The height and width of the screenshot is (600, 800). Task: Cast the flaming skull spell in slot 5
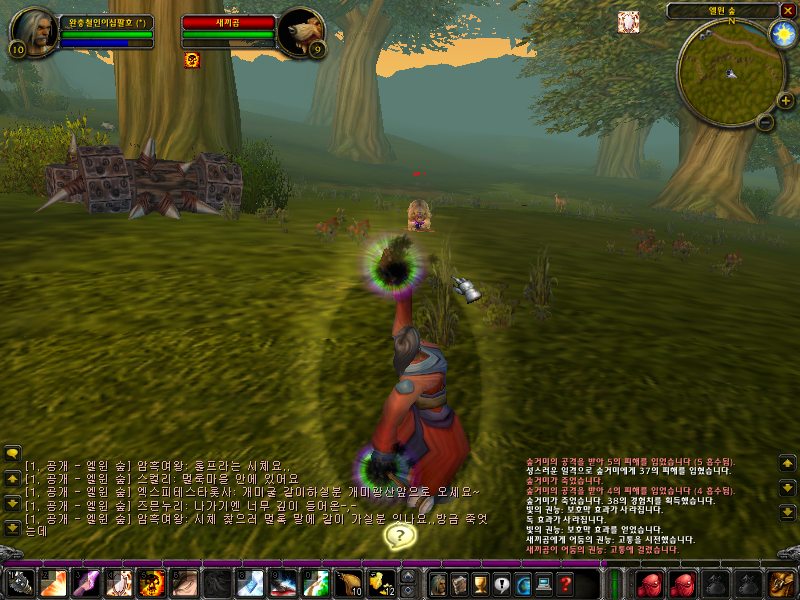(152, 582)
